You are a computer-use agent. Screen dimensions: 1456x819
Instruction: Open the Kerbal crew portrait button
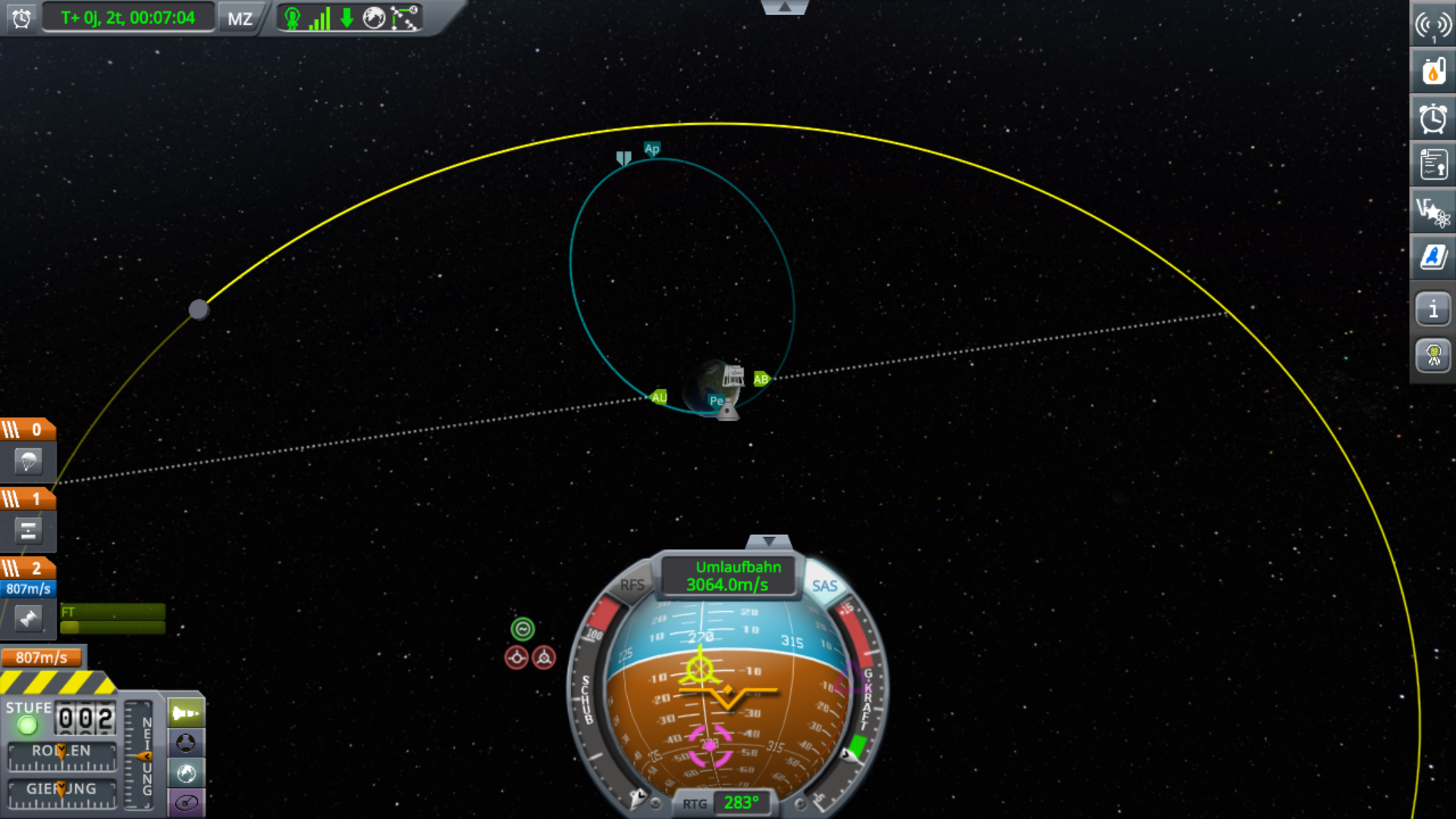pyautogui.click(x=1432, y=355)
